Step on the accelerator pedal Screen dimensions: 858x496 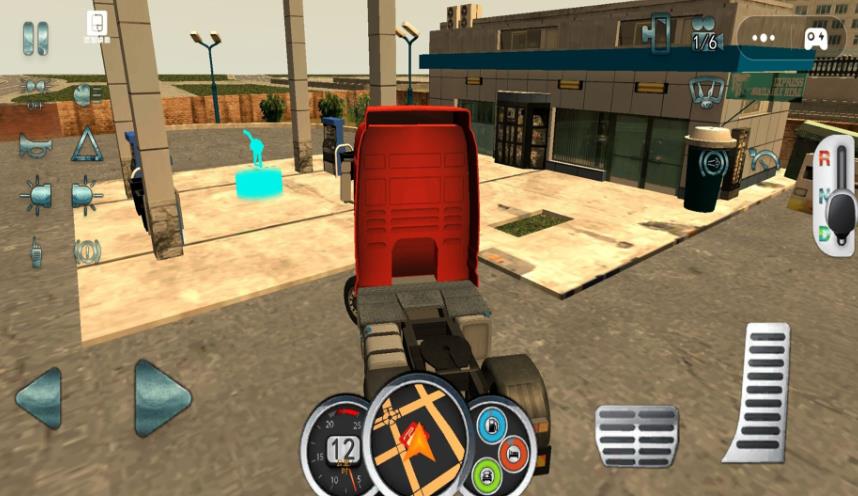pos(760,390)
